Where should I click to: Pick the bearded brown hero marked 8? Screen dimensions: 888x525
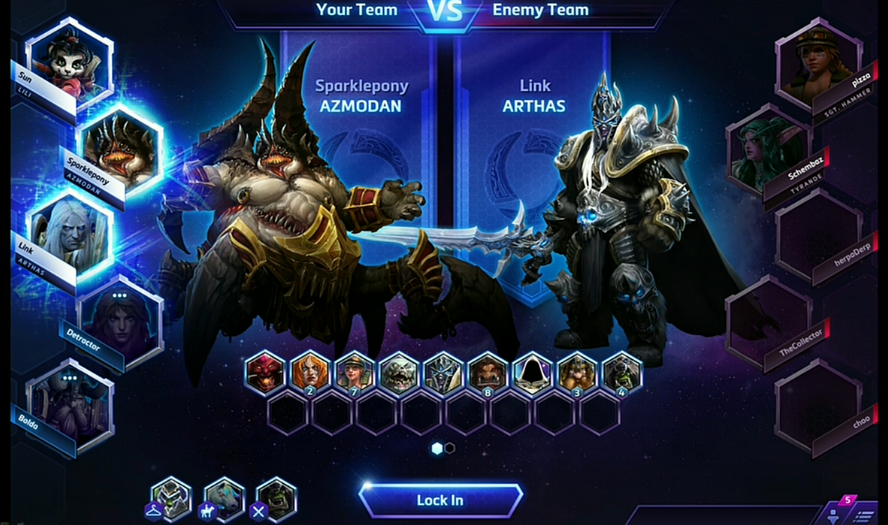point(488,372)
